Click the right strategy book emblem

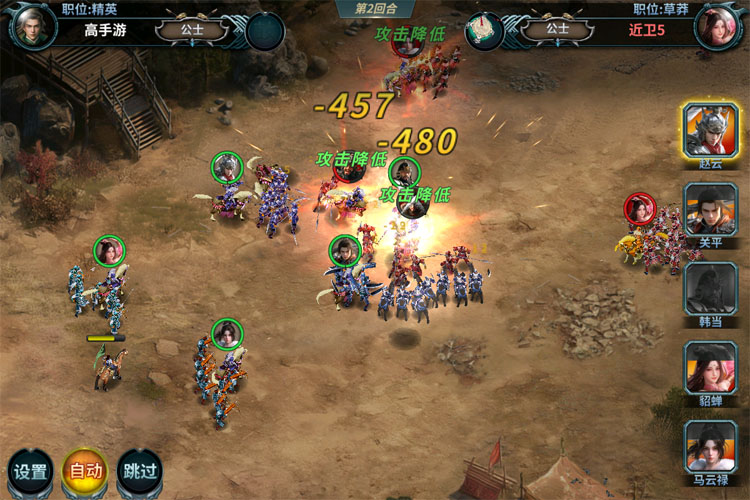point(485,31)
